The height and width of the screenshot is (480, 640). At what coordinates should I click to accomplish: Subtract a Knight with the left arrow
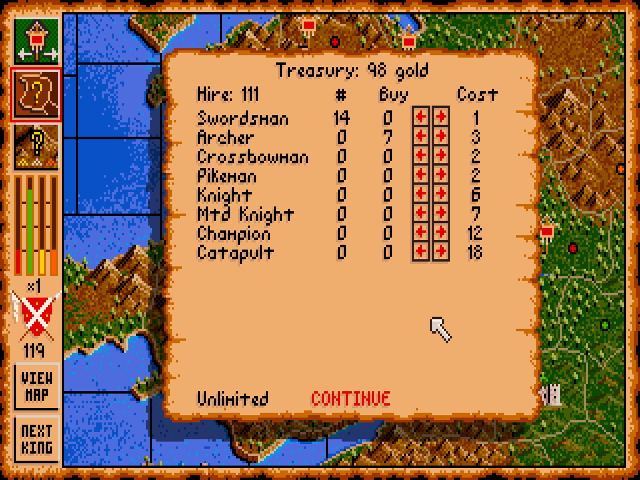tap(421, 195)
